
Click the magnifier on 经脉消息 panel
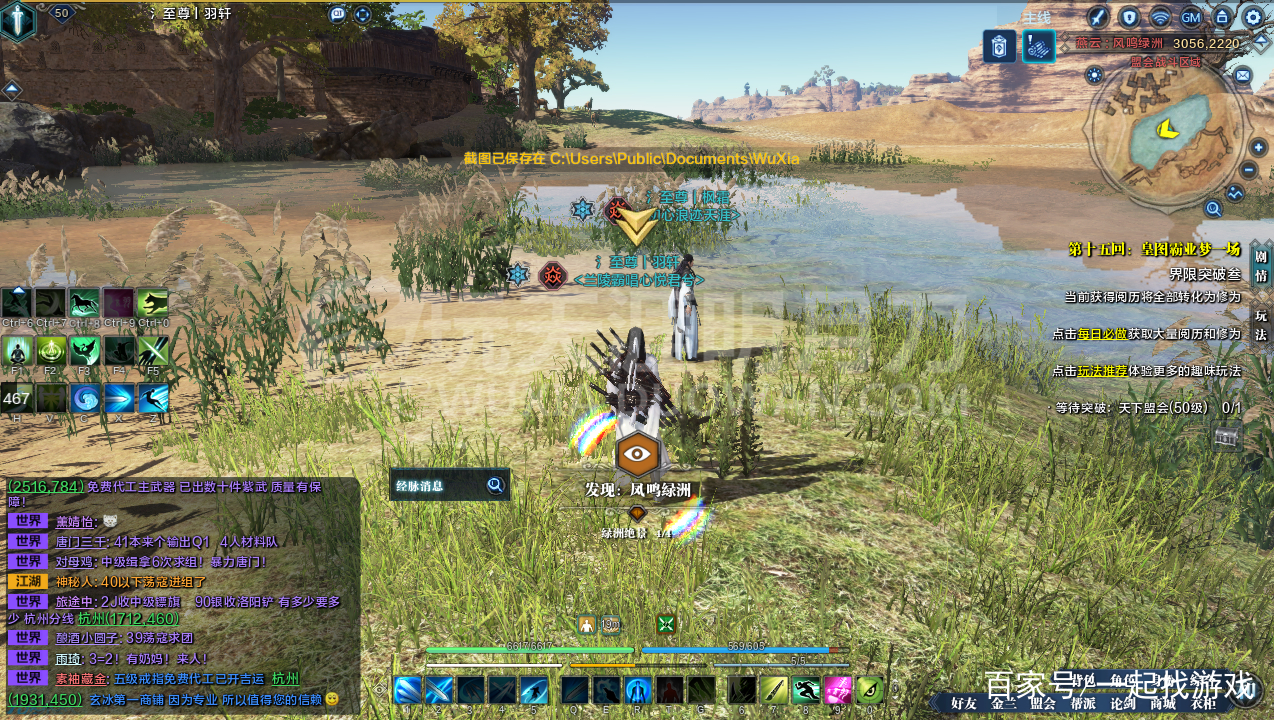click(x=495, y=486)
